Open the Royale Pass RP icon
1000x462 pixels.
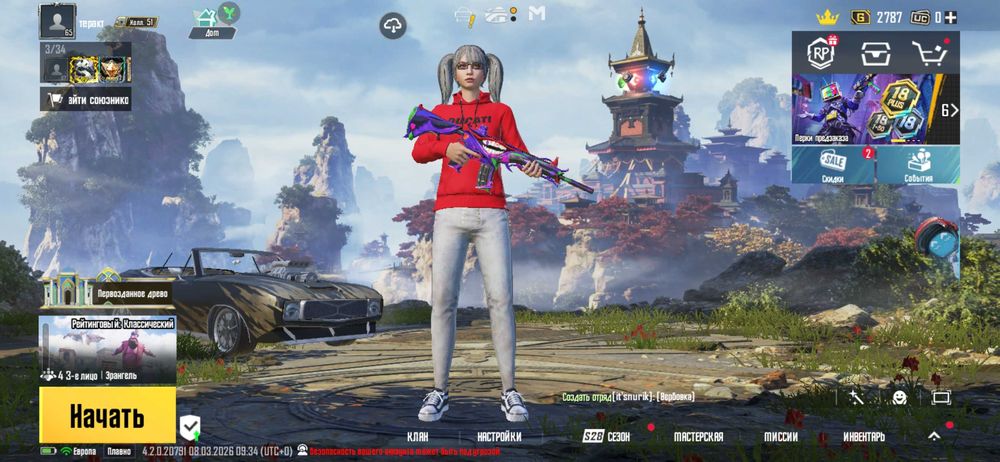[821, 52]
